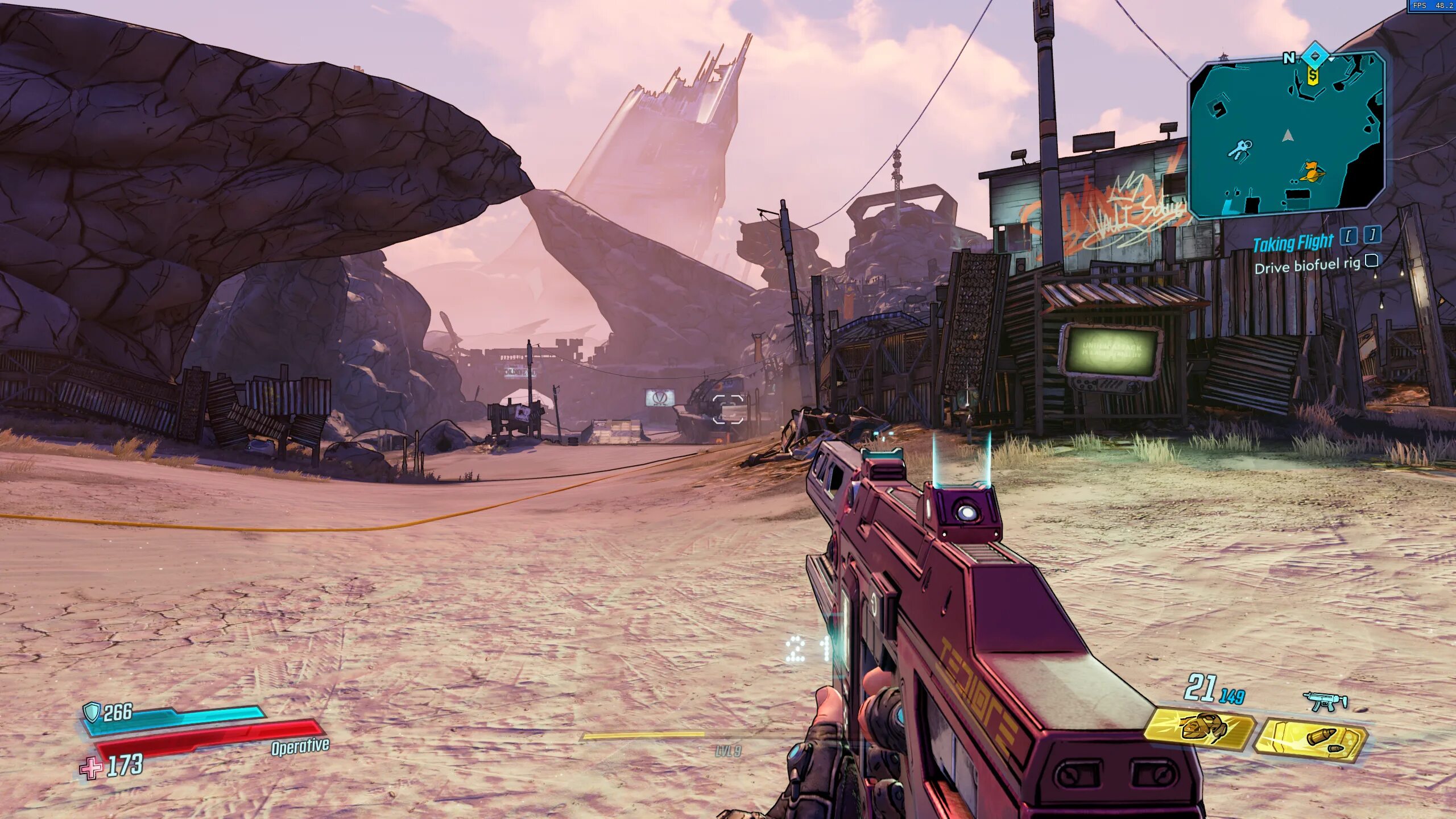Tick the Drive biofuel rig objective box

pyautogui.click(x=1372, y=260)
